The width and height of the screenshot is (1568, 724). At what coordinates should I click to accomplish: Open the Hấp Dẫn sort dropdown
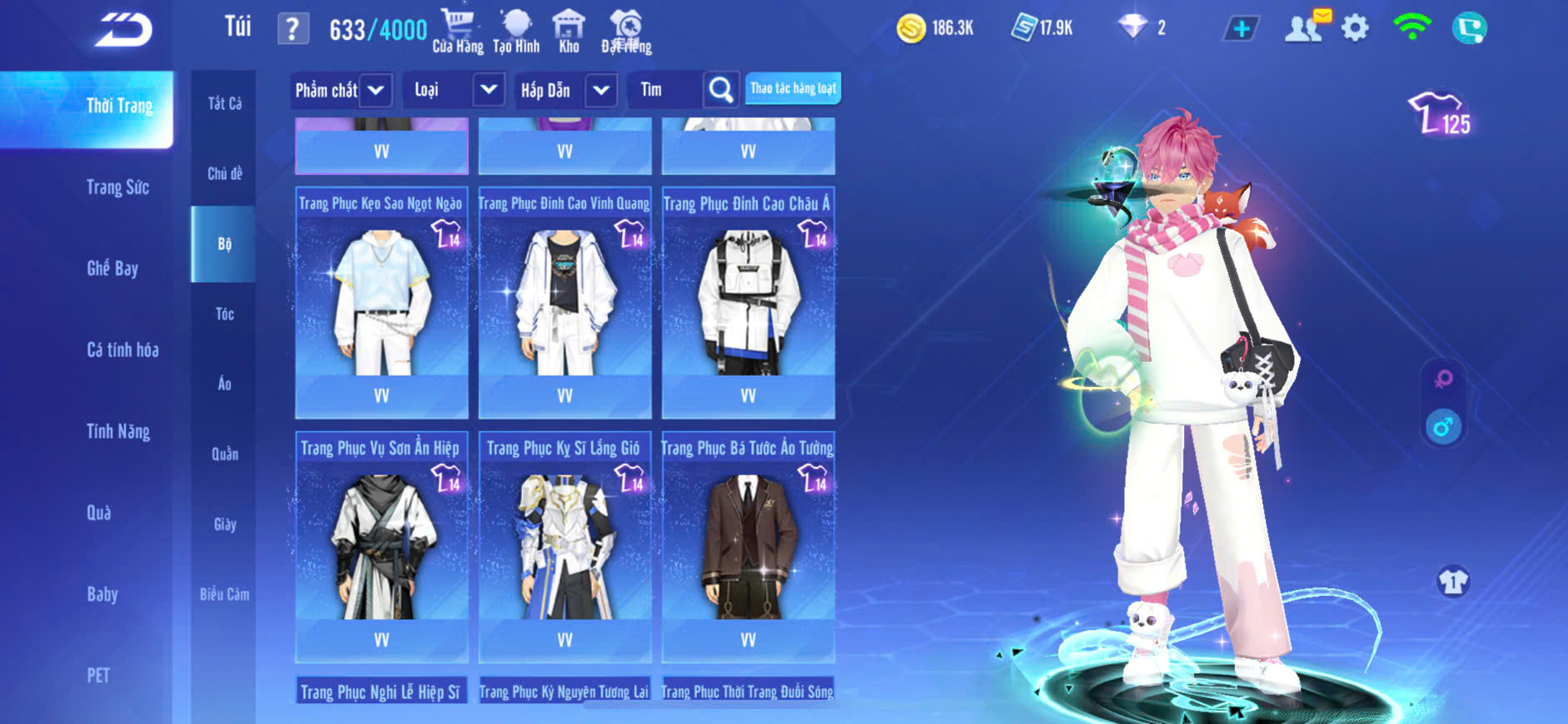[x=566, y=90]
